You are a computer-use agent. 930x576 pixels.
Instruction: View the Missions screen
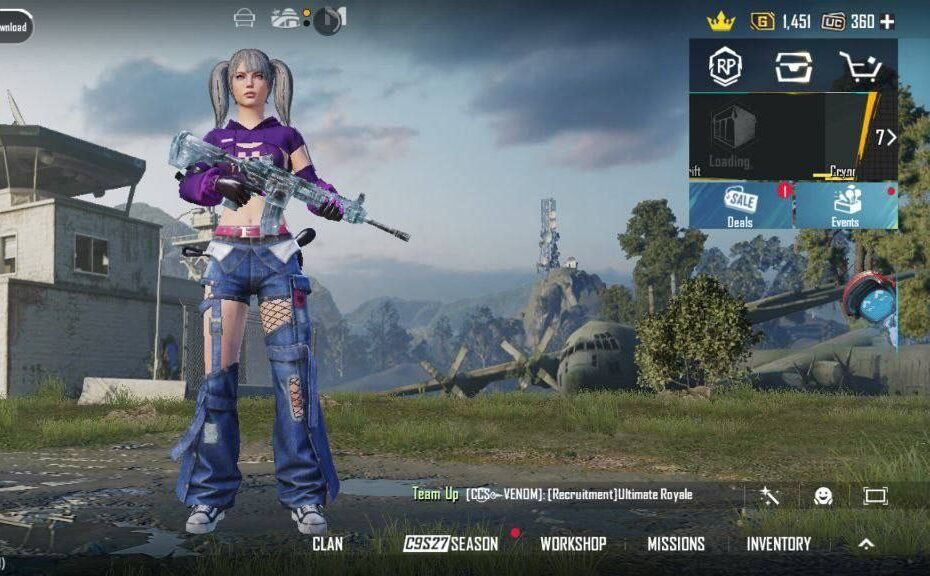[x=676, y=544]
